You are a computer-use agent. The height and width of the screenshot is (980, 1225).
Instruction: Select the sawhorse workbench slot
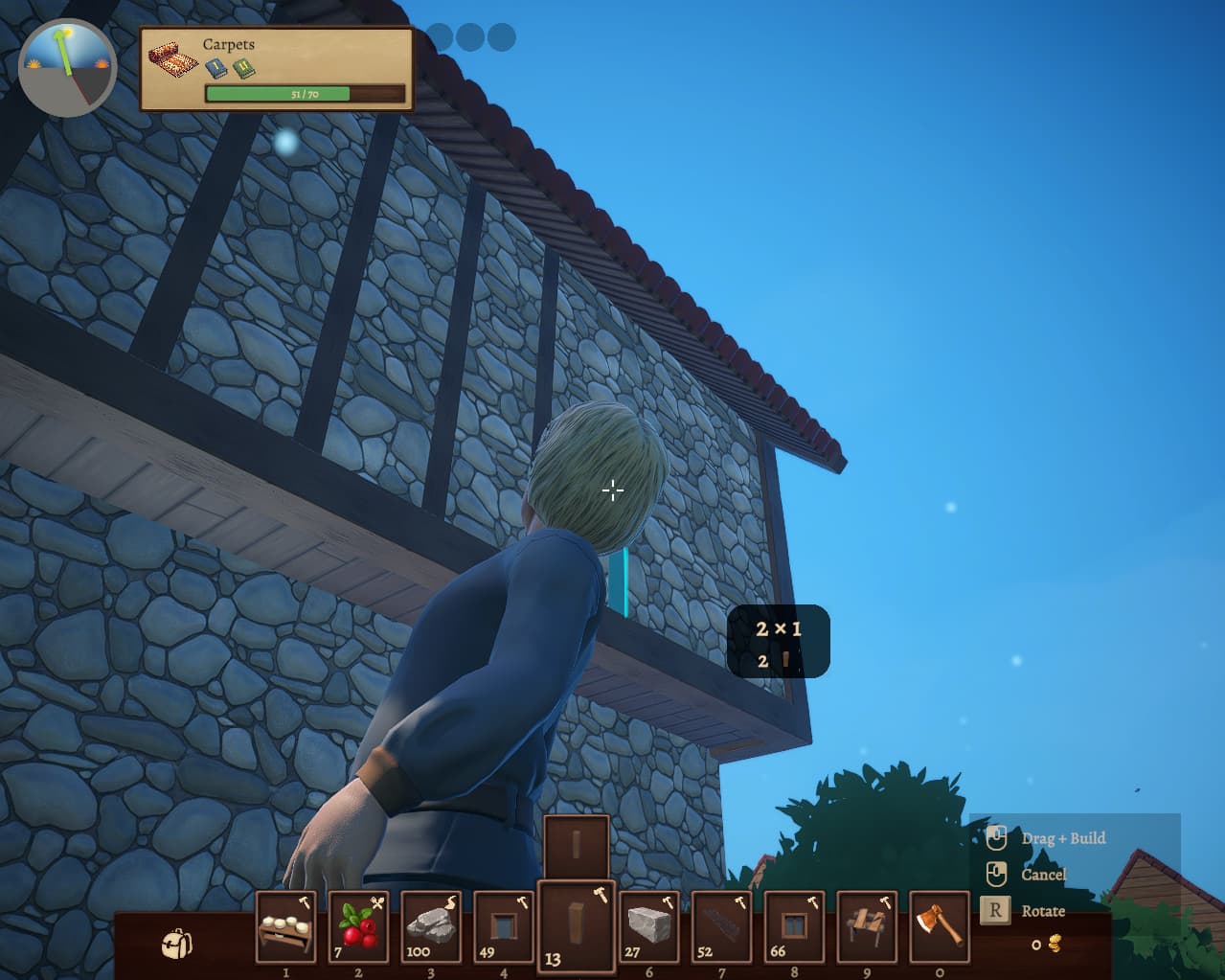click(867, 926)
